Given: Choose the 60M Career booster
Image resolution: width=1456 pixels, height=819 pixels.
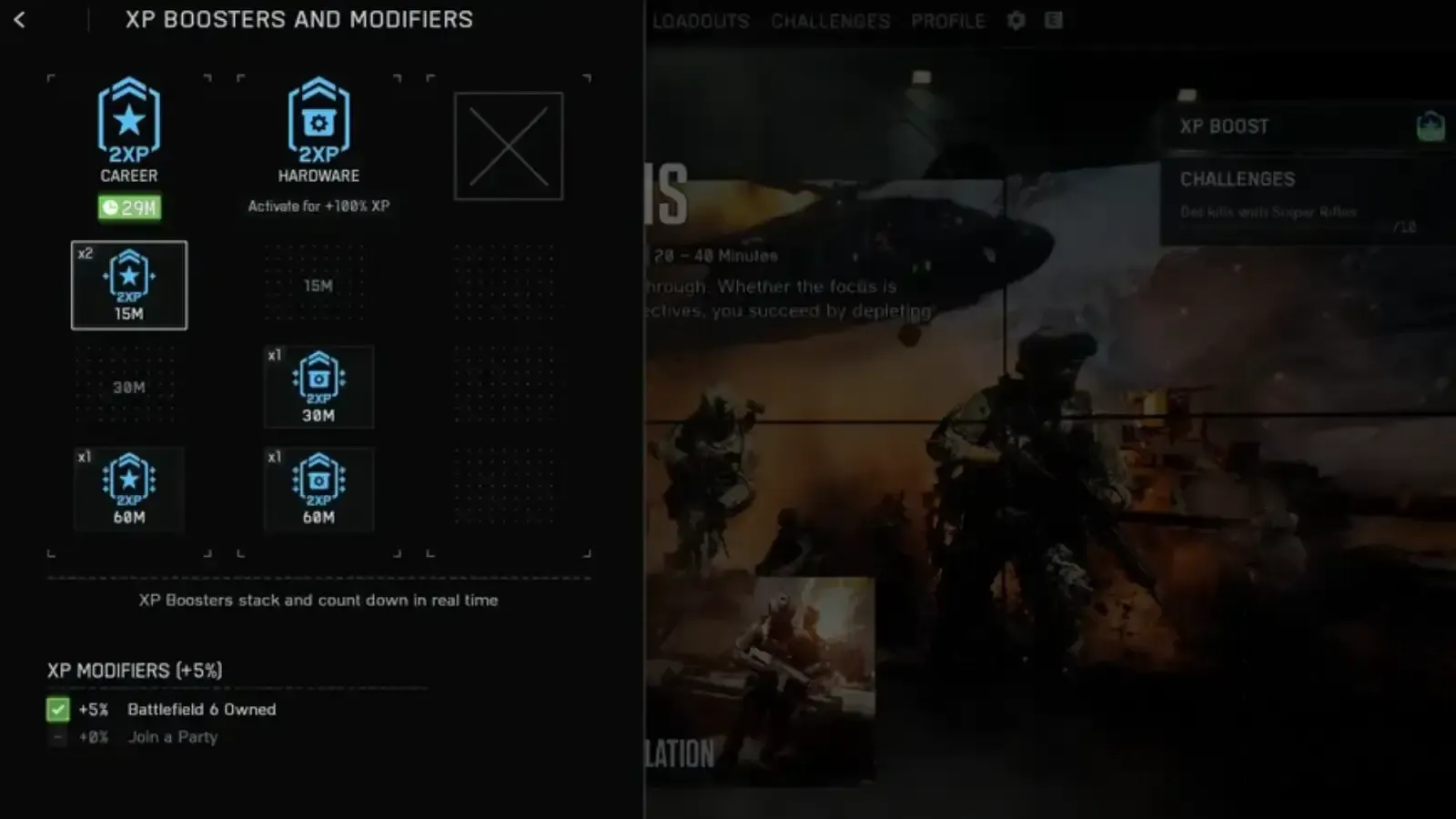Looking at the screenshot, I should tap(128, 490).
